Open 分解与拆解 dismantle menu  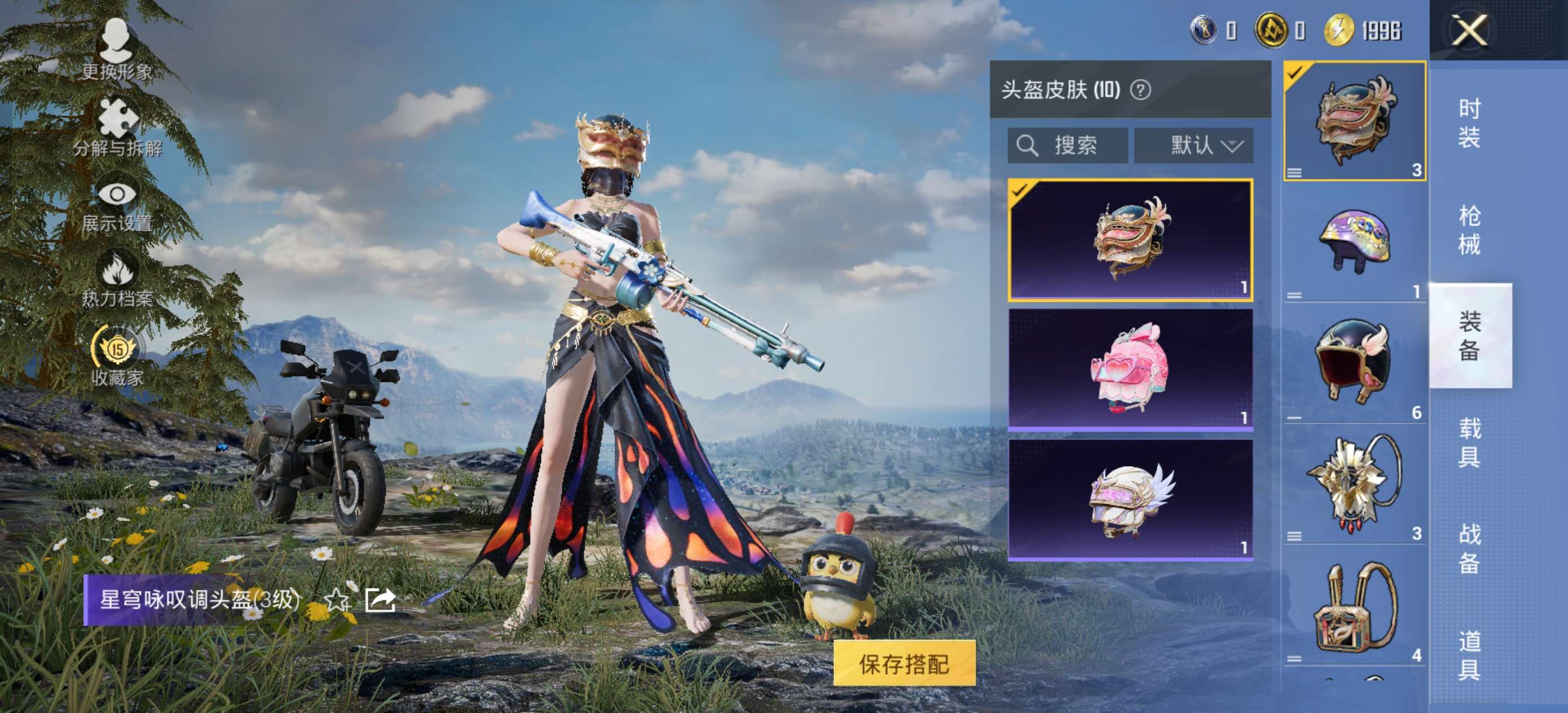117,128
